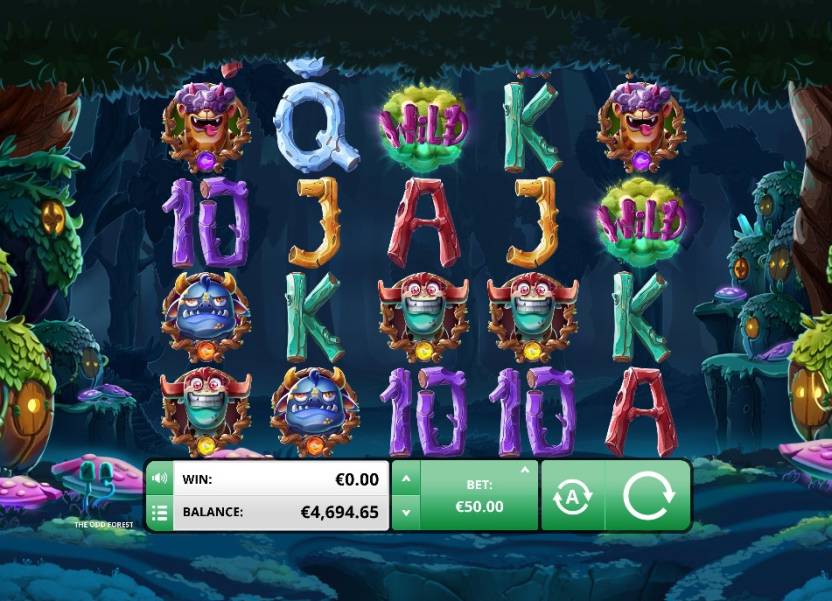Toggle the sound speaker icon
Viewport: 832px width, 601px height.
point(159,478)
